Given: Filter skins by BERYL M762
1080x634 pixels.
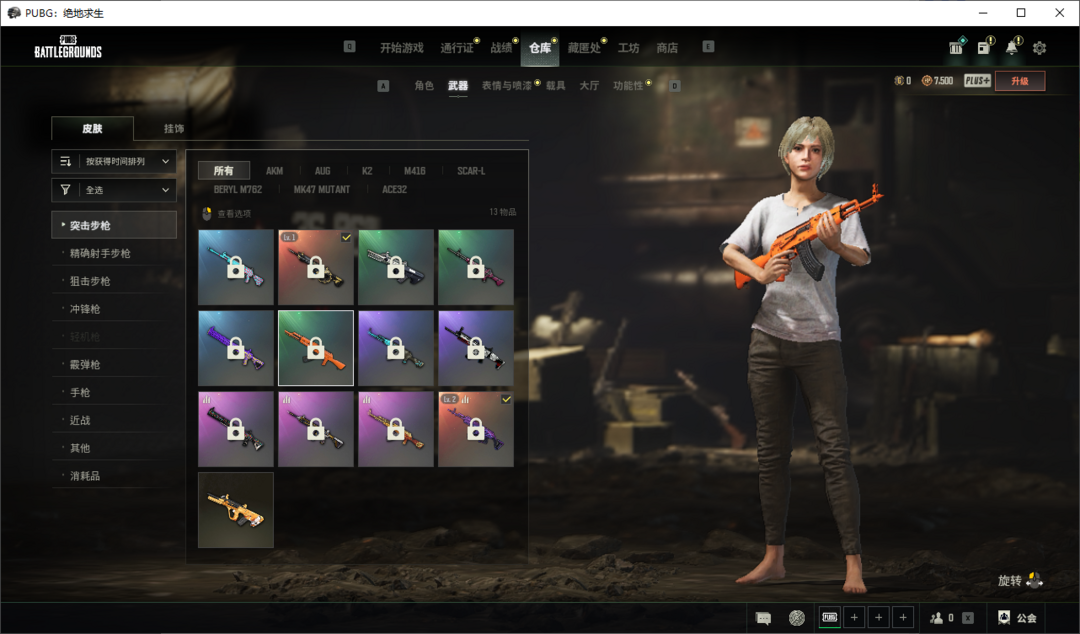Looking at the screenshot, I should point(238,189).
